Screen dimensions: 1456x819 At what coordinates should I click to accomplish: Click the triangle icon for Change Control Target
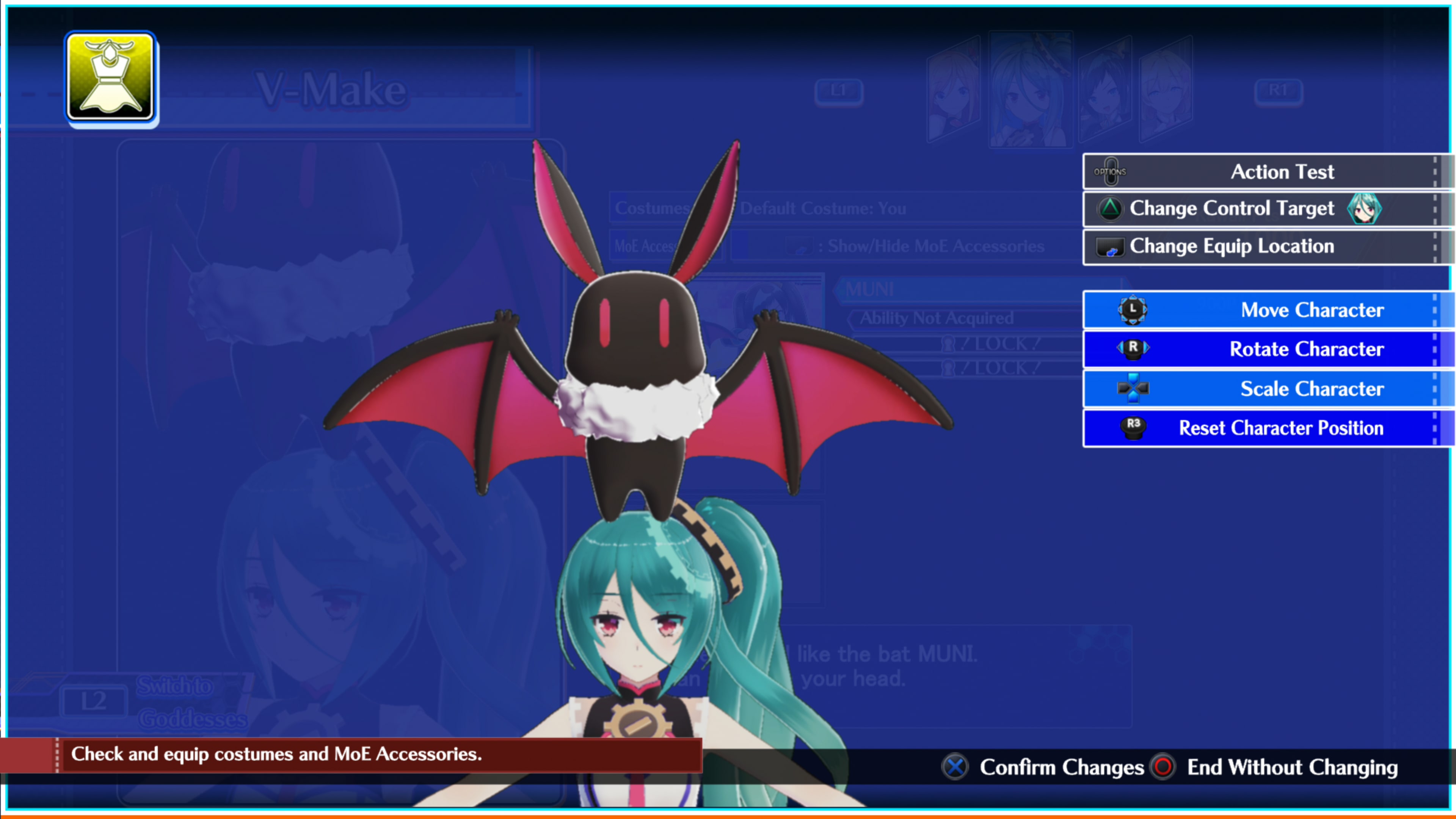1111,209
